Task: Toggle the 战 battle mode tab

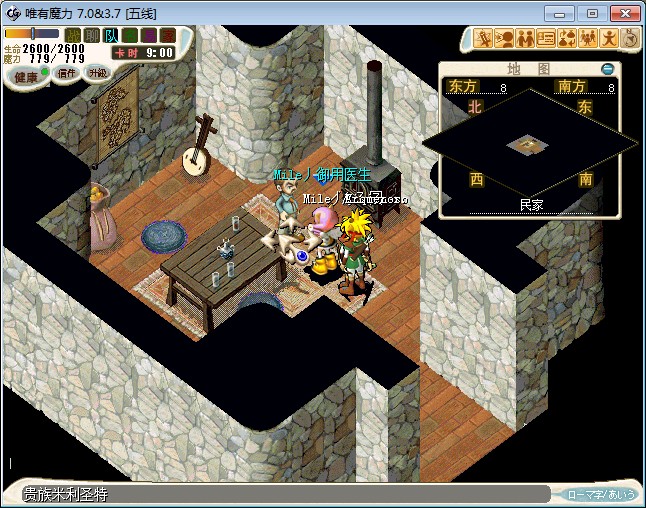Action: [72, 35]
